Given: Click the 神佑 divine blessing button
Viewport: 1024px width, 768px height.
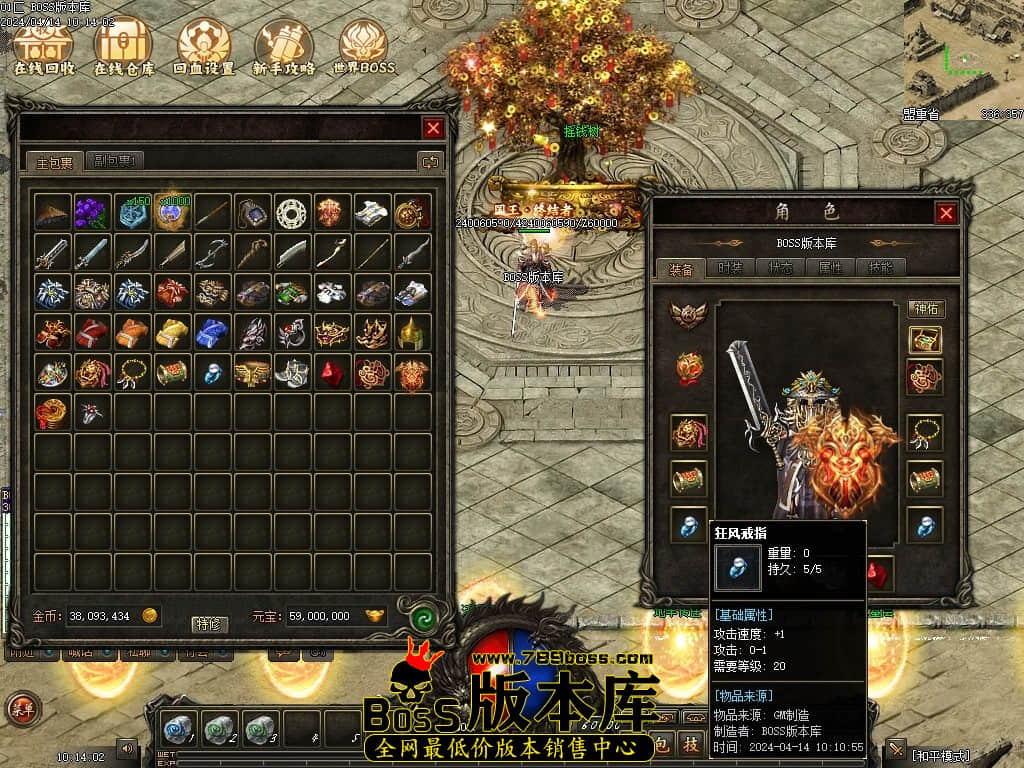Looking at the screenshot, I should tap(926, 309).
